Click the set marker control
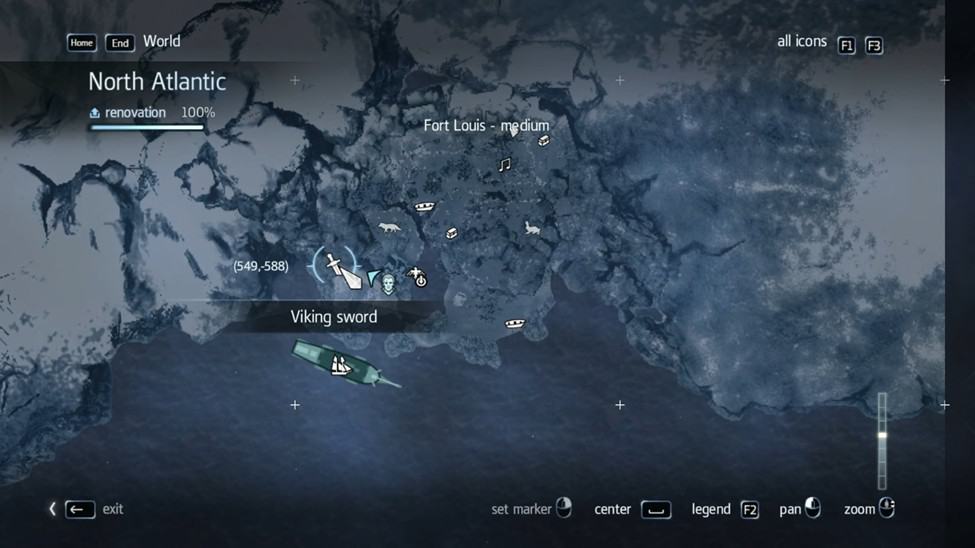The height and width of the screenshot is (548, 975). pos(563,509)
